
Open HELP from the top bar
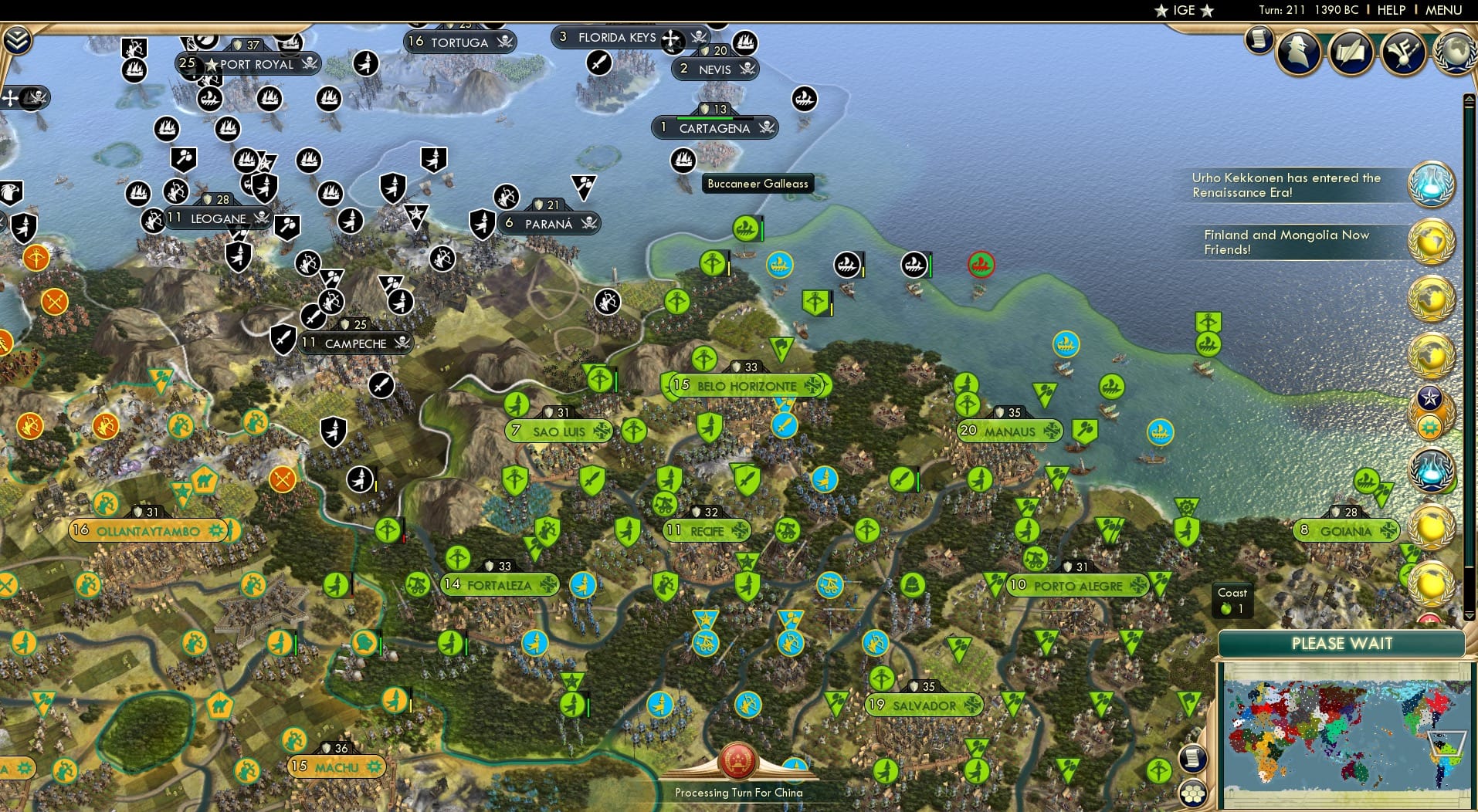[x=1390, y=10]
